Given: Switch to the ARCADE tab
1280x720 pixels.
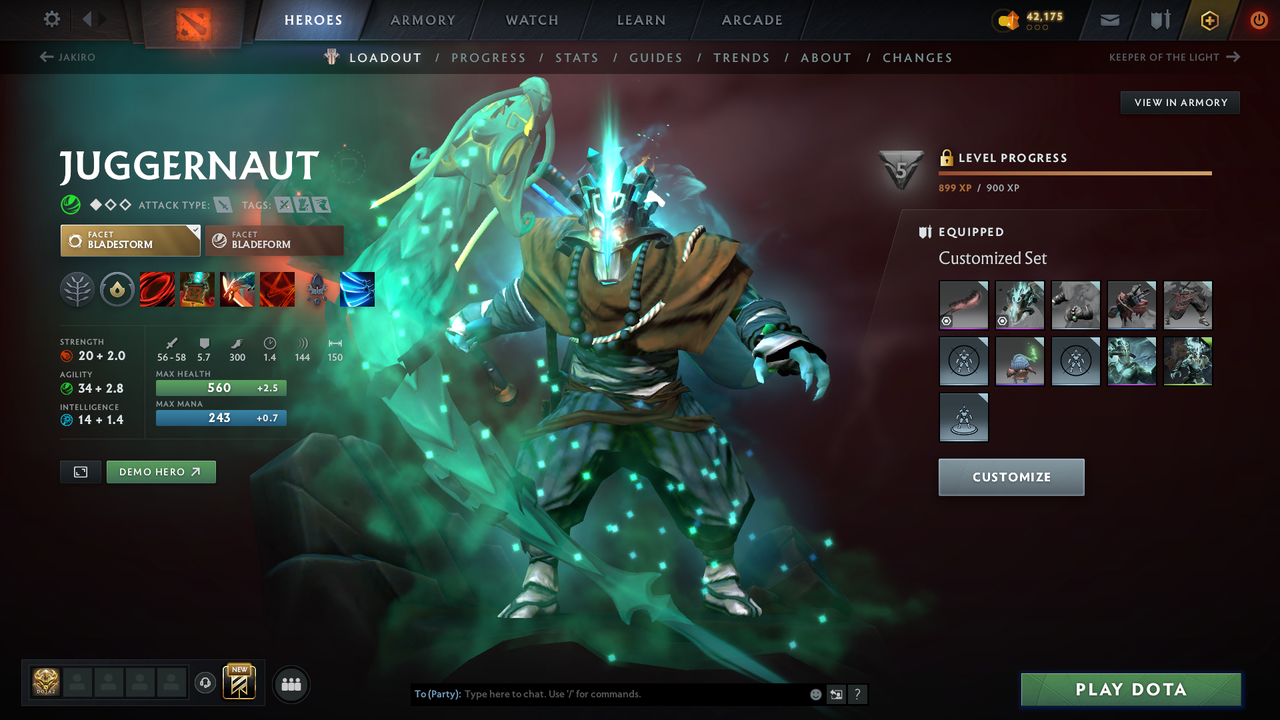Looking at the screenshot, I should 751,20.
